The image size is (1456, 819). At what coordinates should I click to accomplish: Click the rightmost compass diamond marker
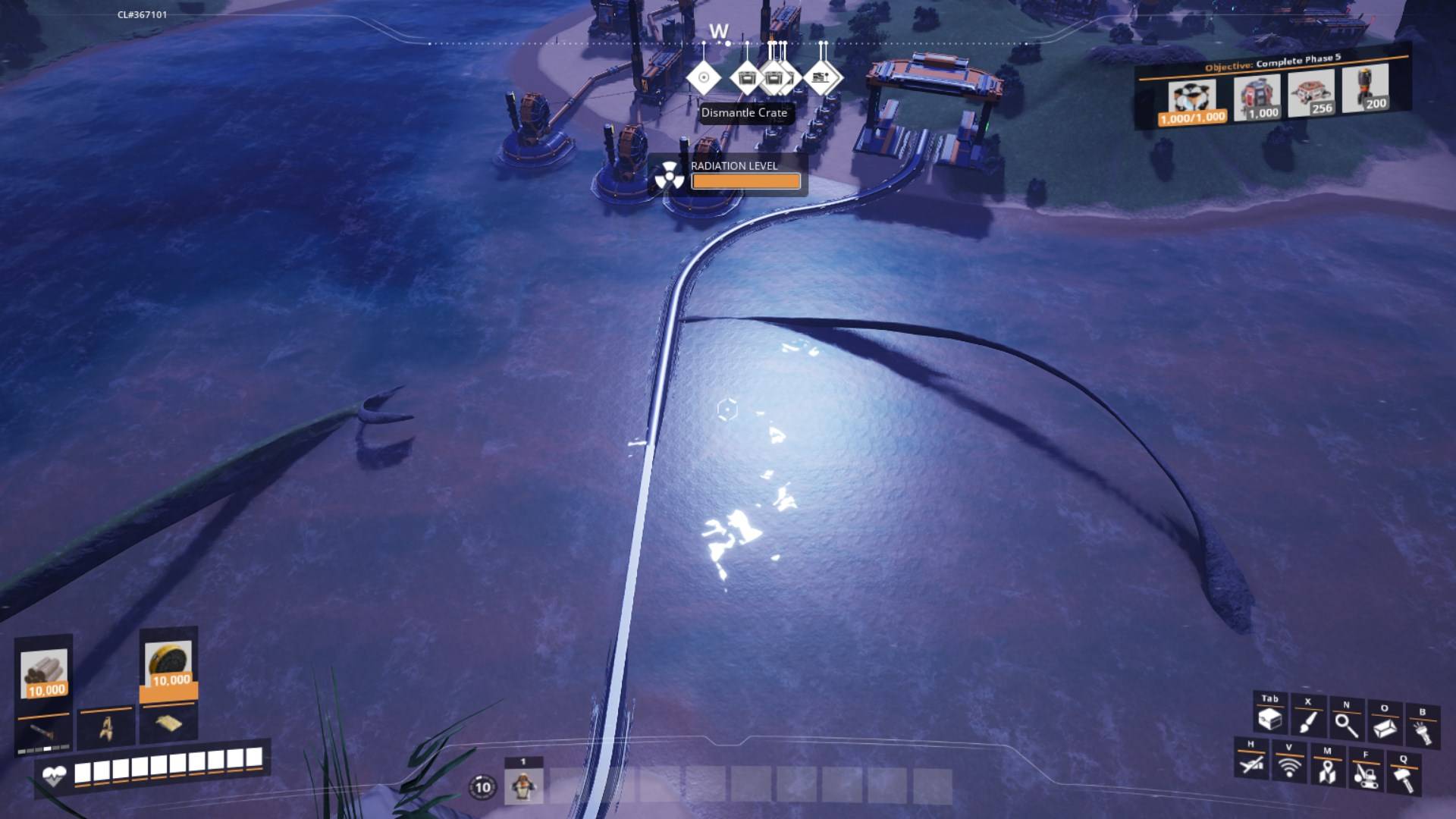(821, 77)
